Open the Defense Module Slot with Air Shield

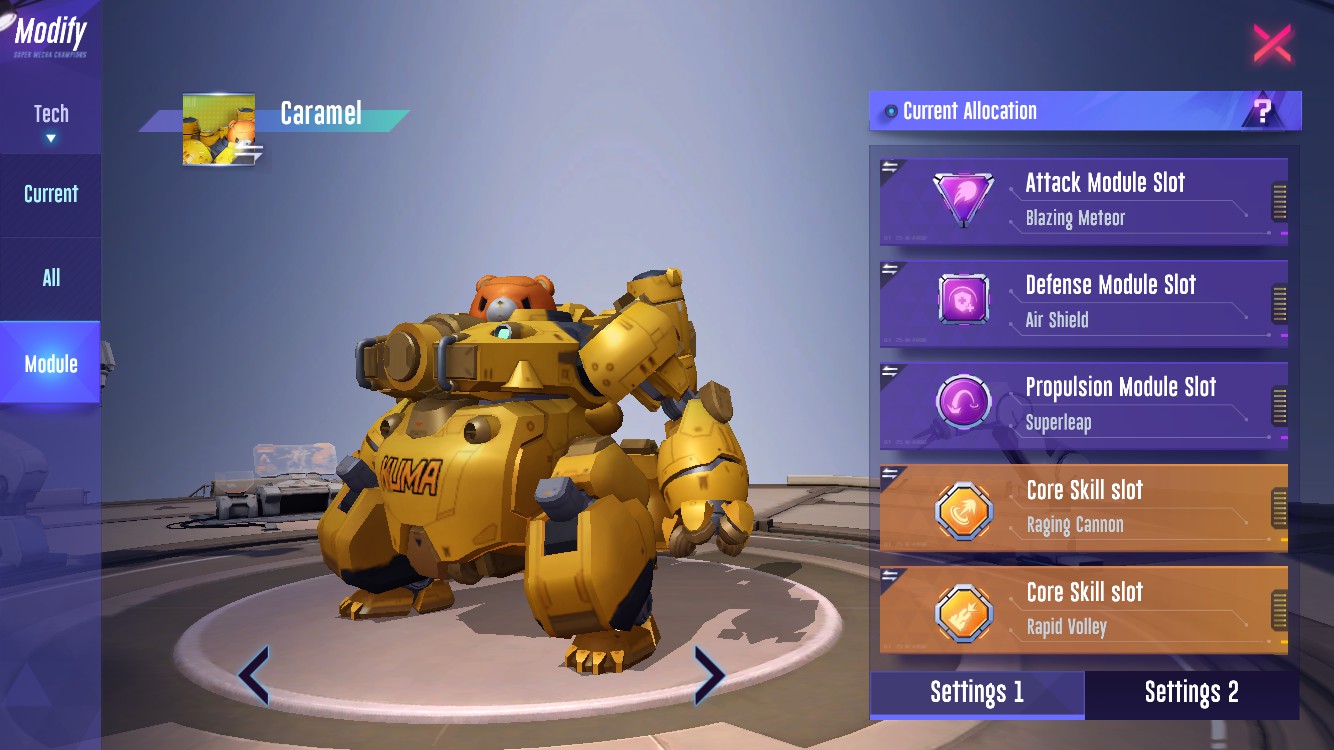click(x=1083, y=302)
